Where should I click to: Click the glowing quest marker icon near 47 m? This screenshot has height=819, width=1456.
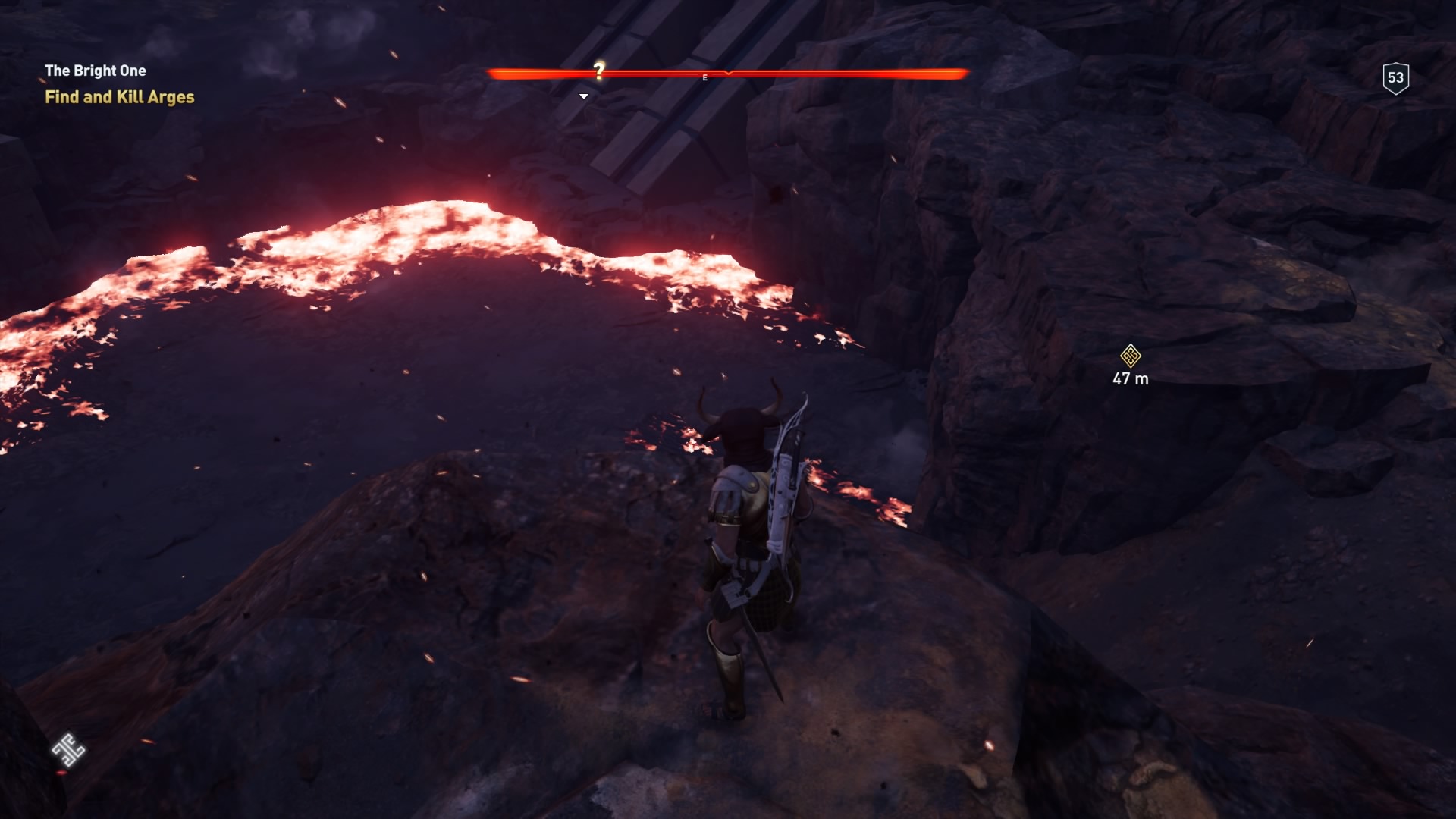(x=1129, y=356)
